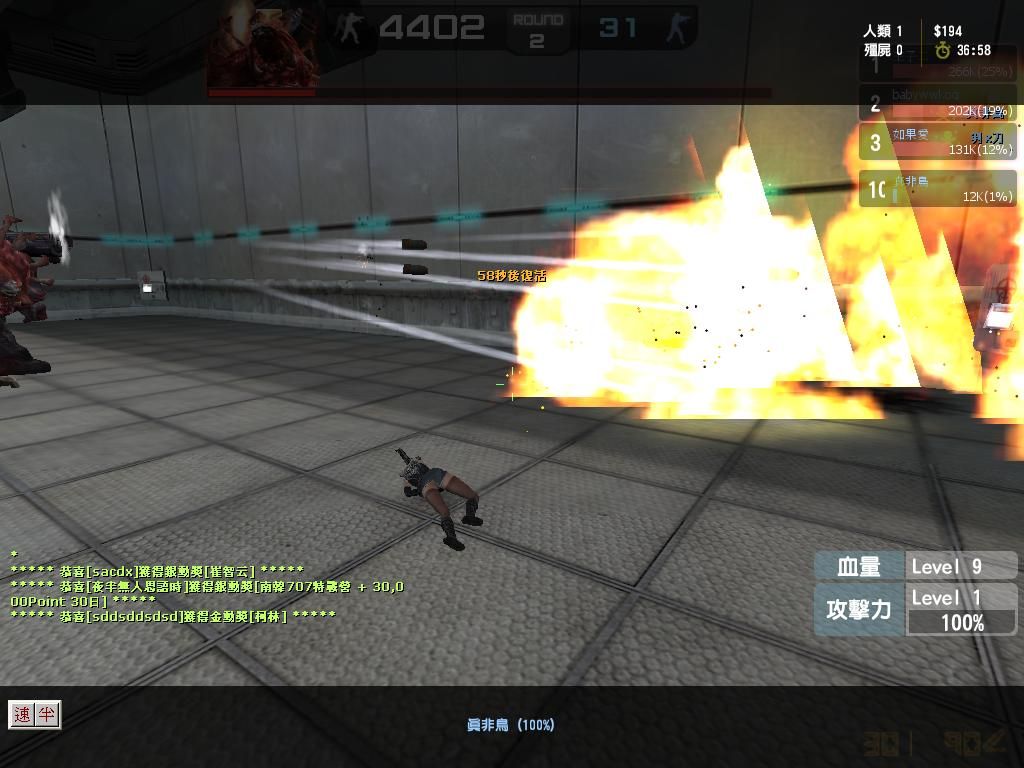This screenshot has height=768, width=1024.
Task: Toggle the 半 half-width input button
Action: 47,714
